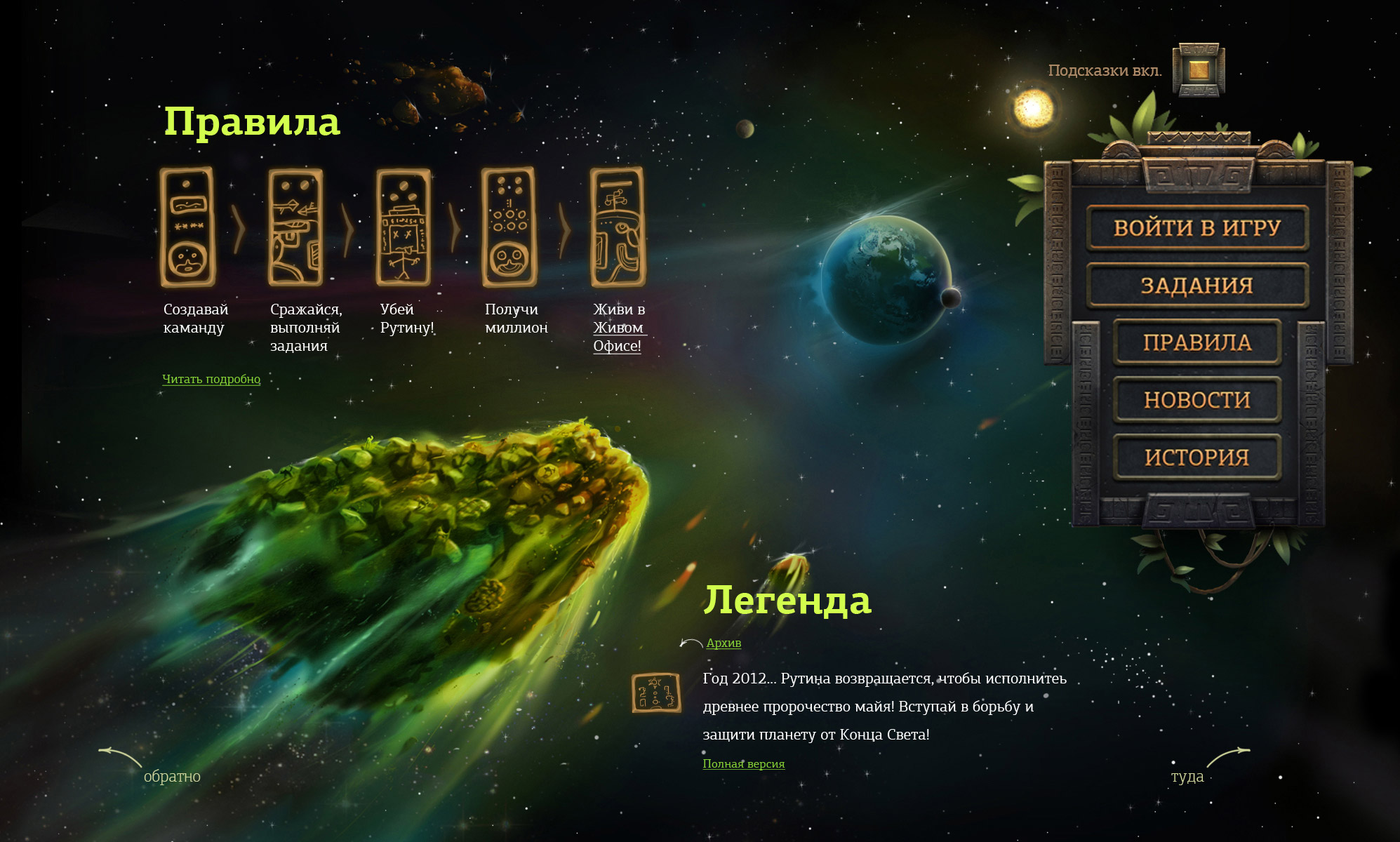Open the НОВОСТИ section
Viewport: 1400px width, 842px height.
1197,400
